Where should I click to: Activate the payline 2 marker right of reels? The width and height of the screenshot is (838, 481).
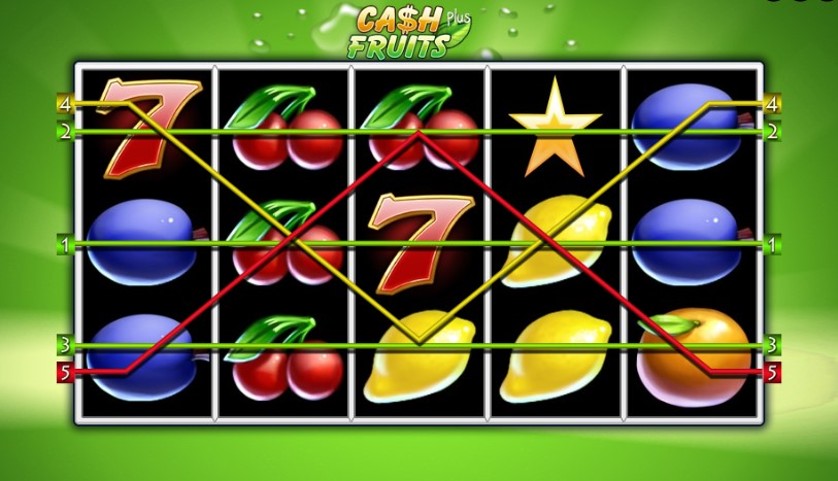pos(772,131)
